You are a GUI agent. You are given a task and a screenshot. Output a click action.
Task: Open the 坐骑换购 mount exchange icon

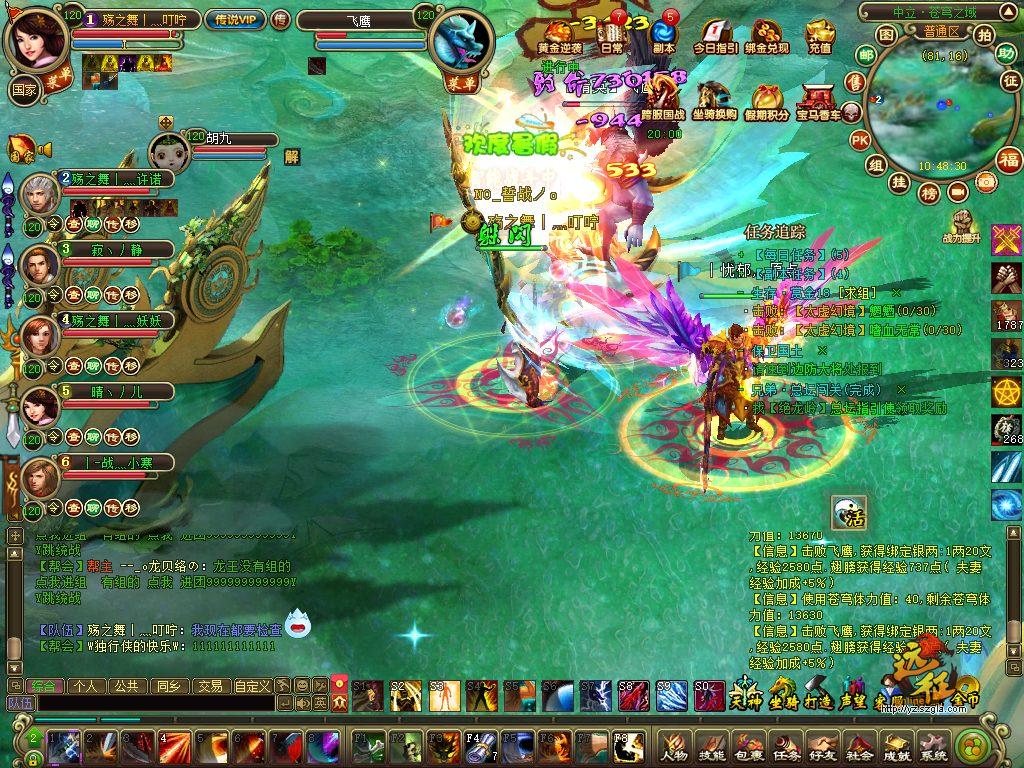(x=714, y=102)
